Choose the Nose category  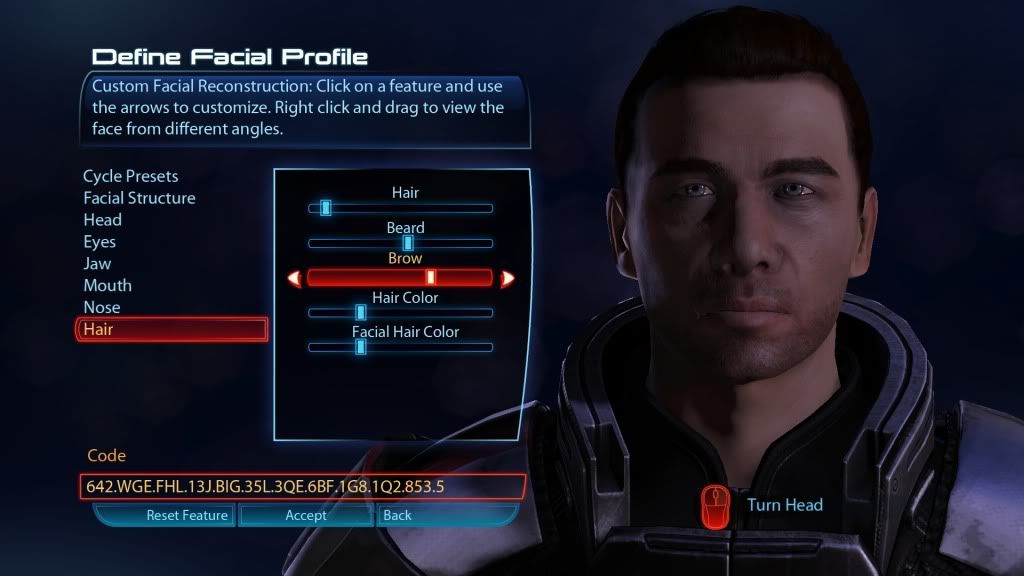click(101, 308)
